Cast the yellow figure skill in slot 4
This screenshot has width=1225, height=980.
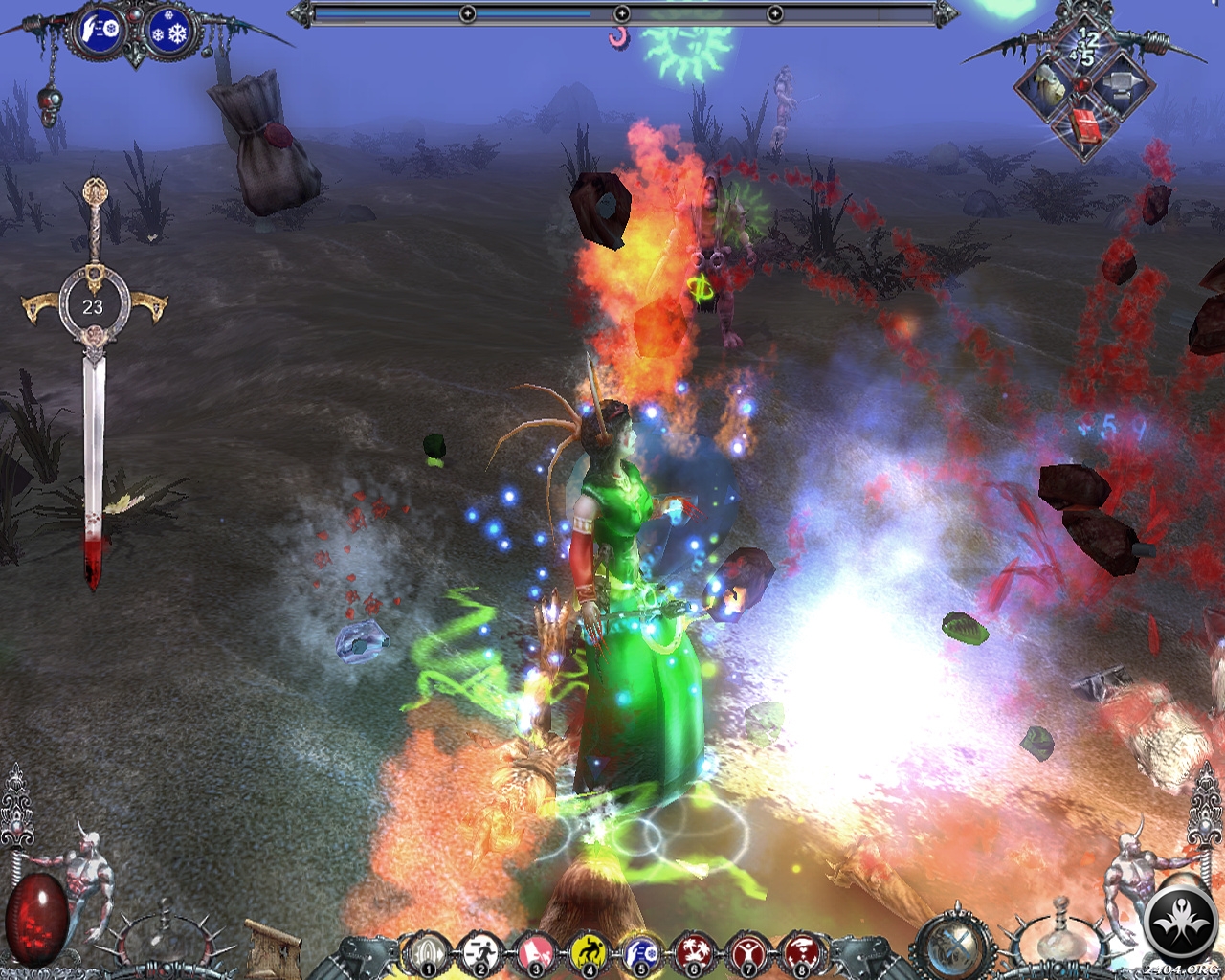(x=587, y=954)
